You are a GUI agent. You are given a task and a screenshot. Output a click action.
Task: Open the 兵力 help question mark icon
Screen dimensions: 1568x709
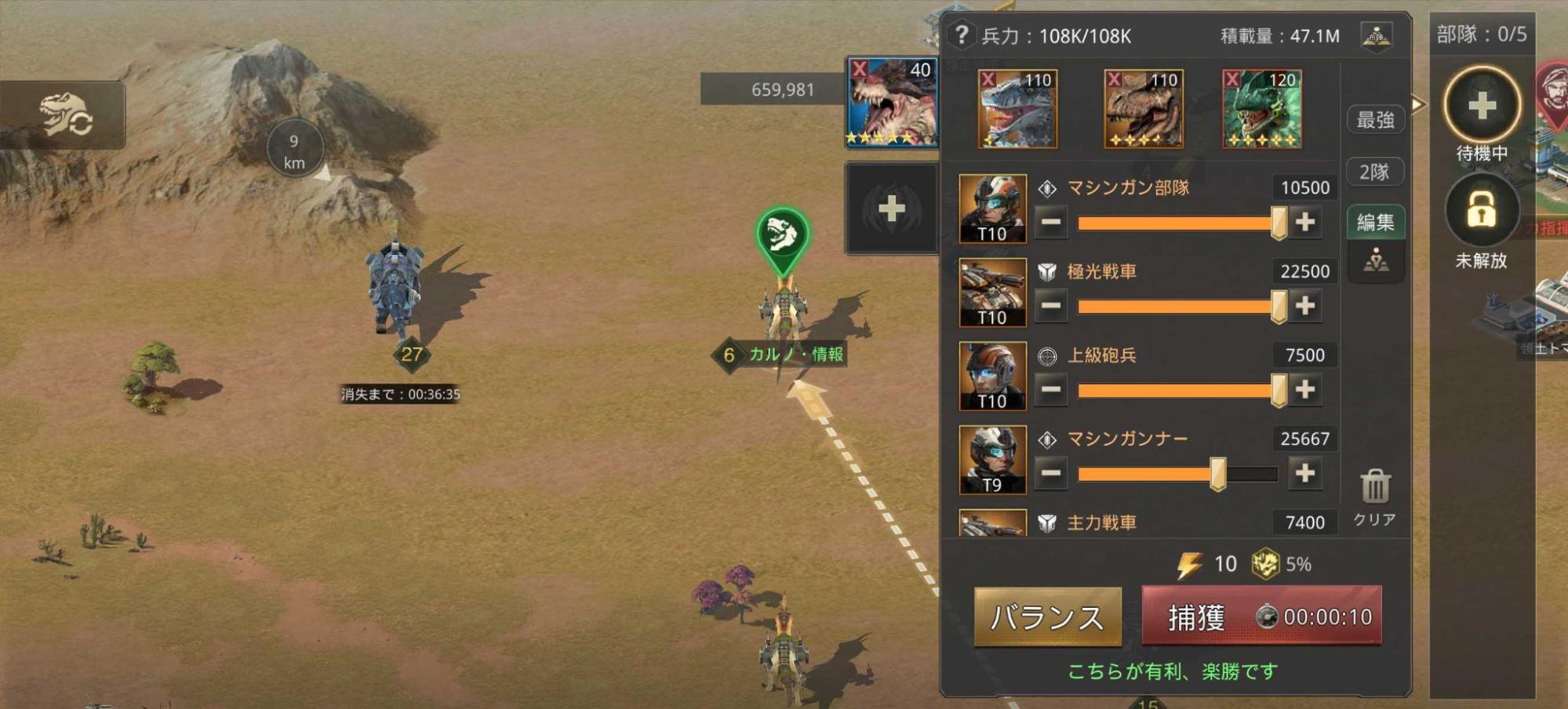click(960, 35)
